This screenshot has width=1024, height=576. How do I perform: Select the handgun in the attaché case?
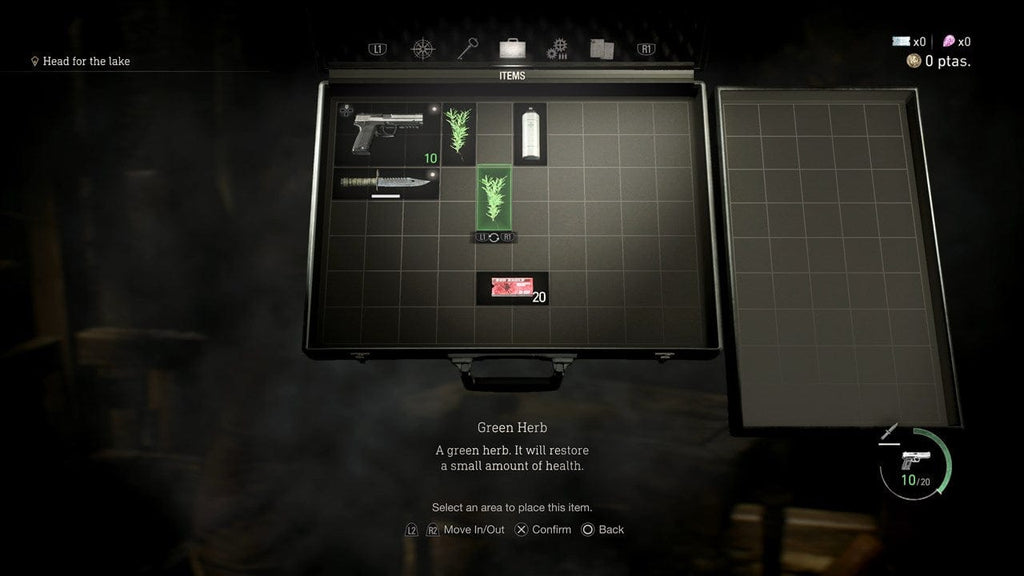point(387,133)
